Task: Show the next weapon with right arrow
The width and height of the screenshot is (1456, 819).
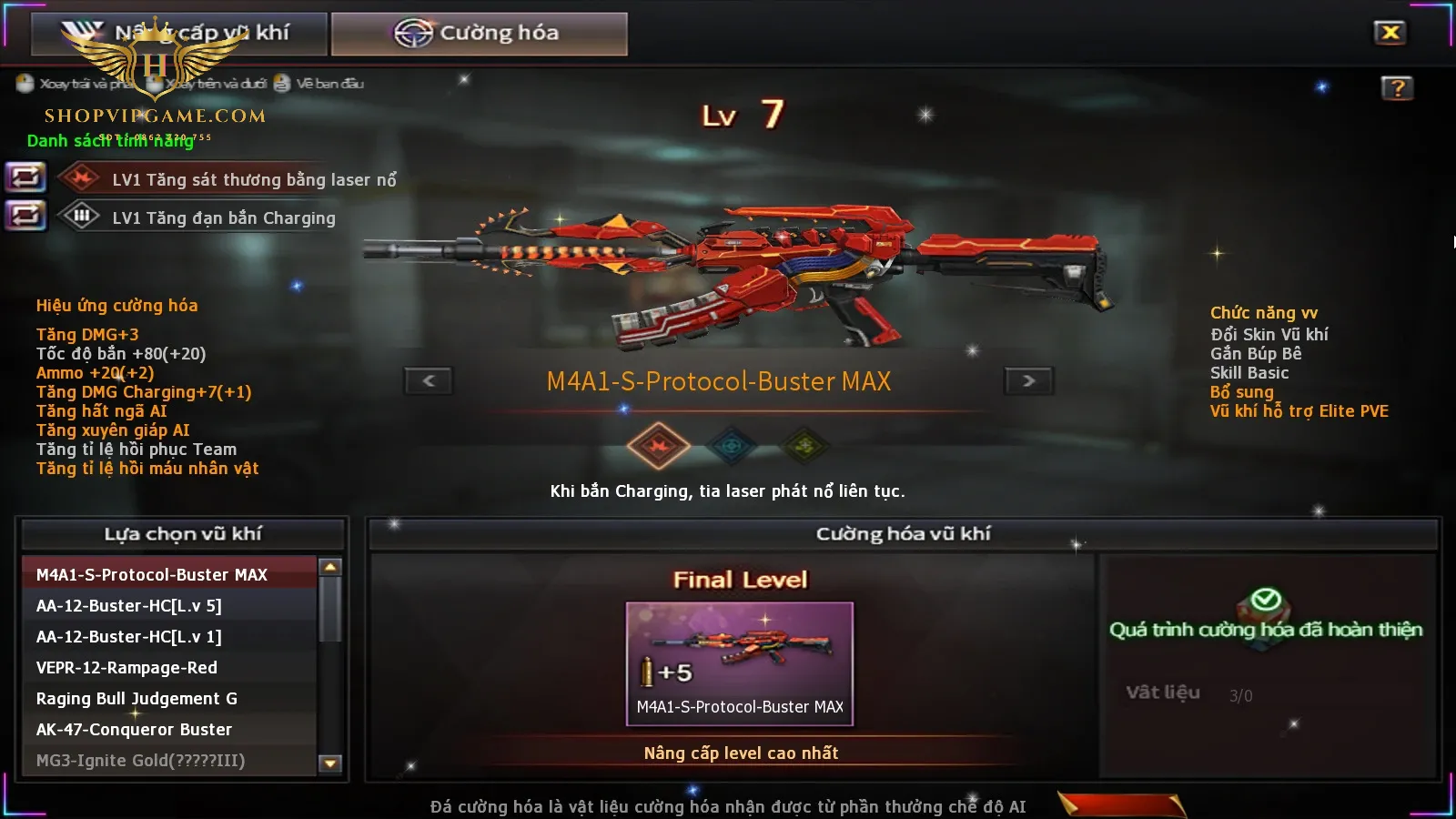Action: tap(1028, 380)
